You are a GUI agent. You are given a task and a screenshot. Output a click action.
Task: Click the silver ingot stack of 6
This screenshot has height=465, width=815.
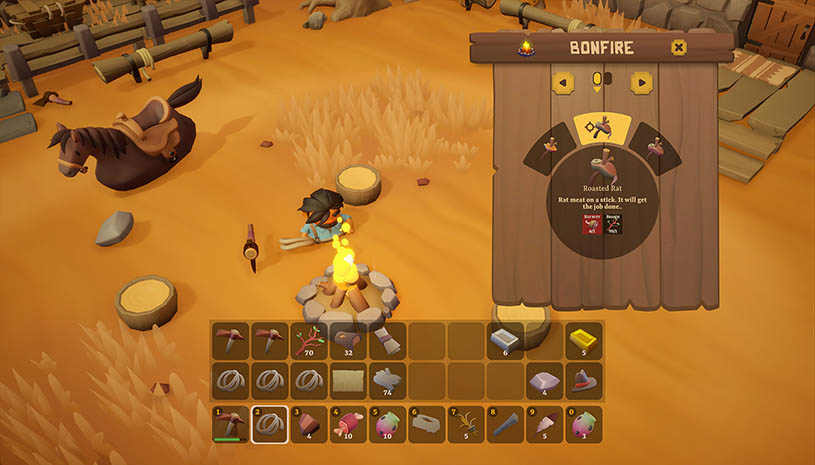pyautogui.click(x=506, y=340)
